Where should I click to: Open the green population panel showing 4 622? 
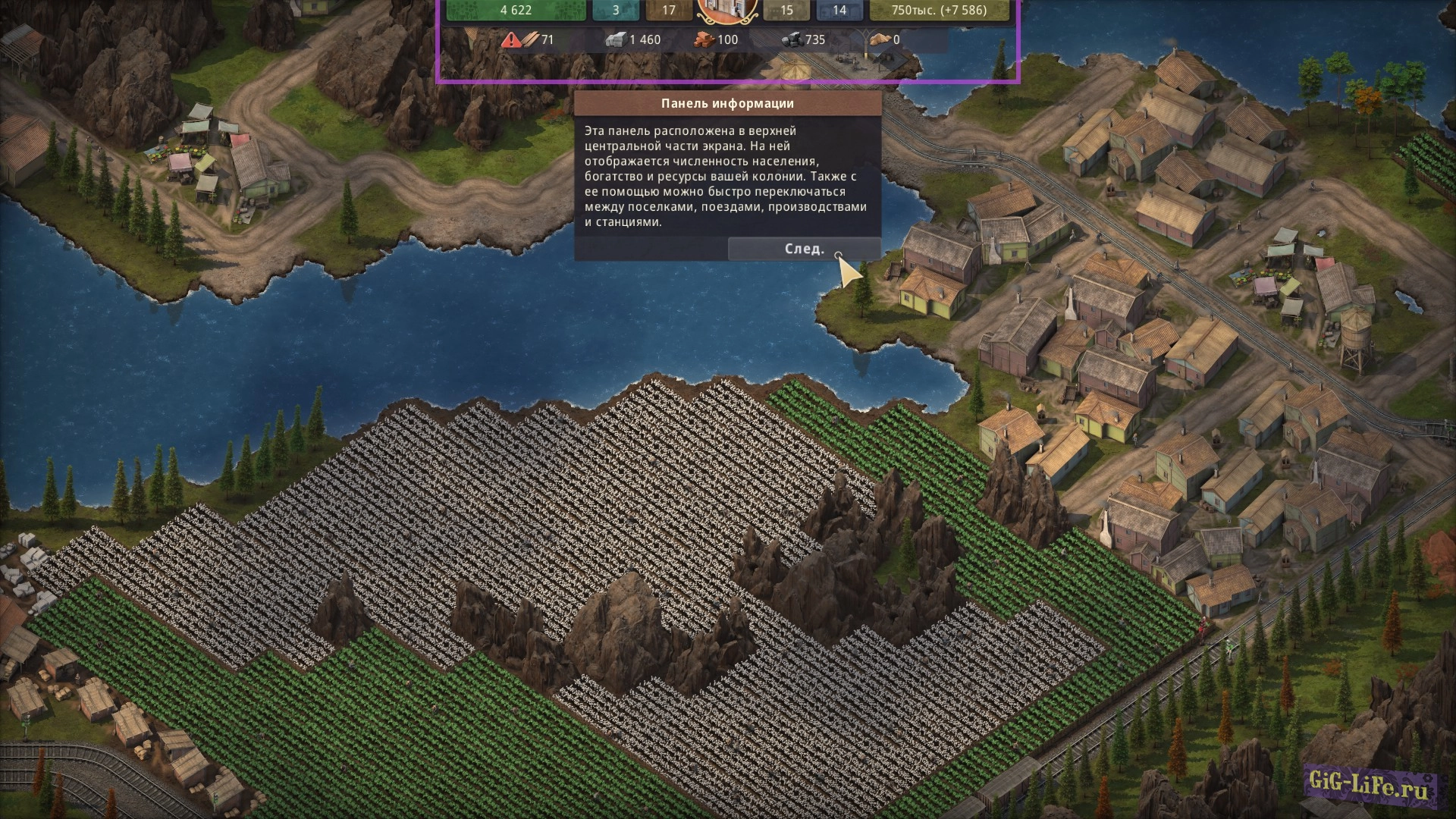(x=516, y=10)
